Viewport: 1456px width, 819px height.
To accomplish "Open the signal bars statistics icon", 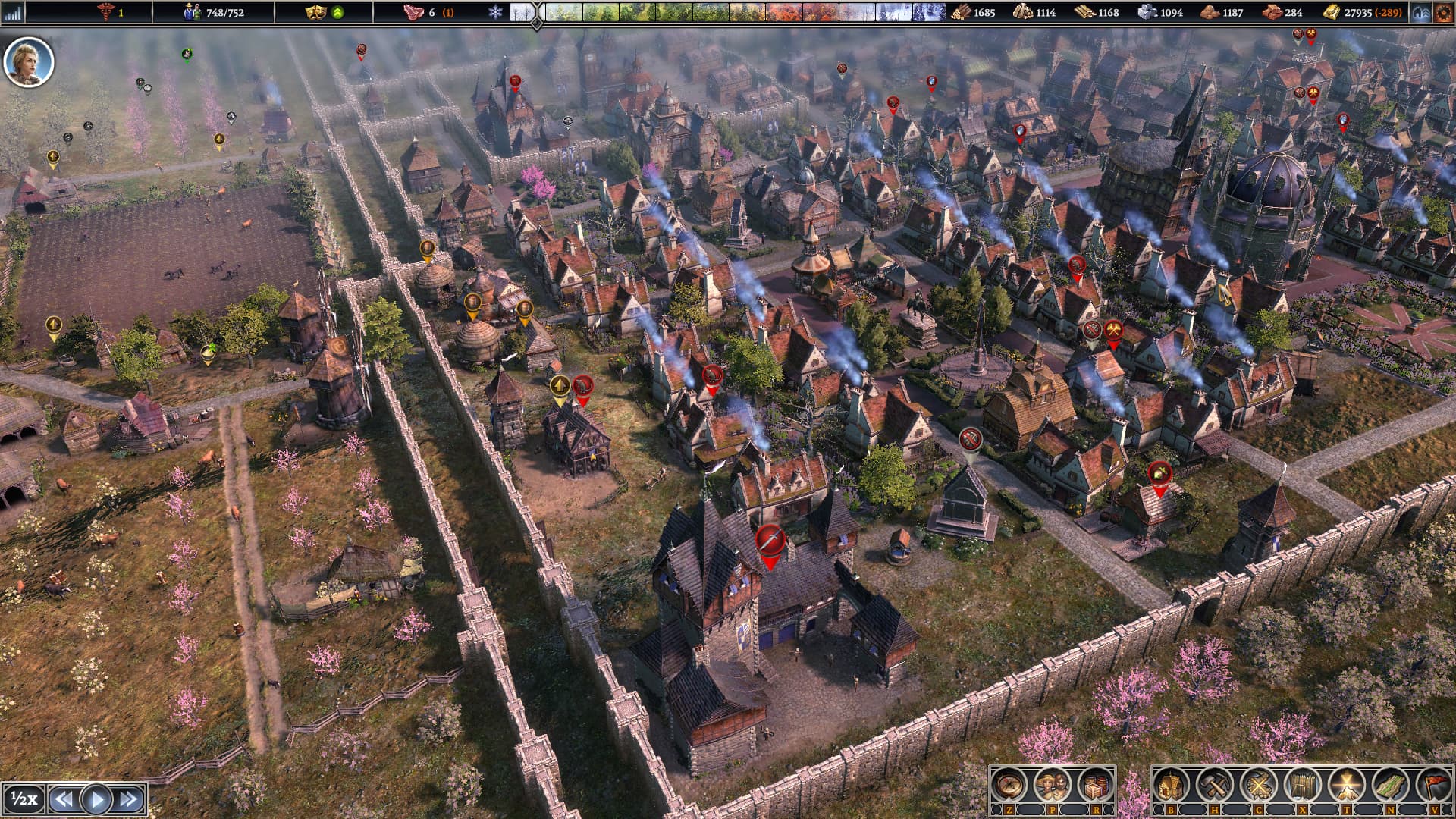I will pos(13,12).
